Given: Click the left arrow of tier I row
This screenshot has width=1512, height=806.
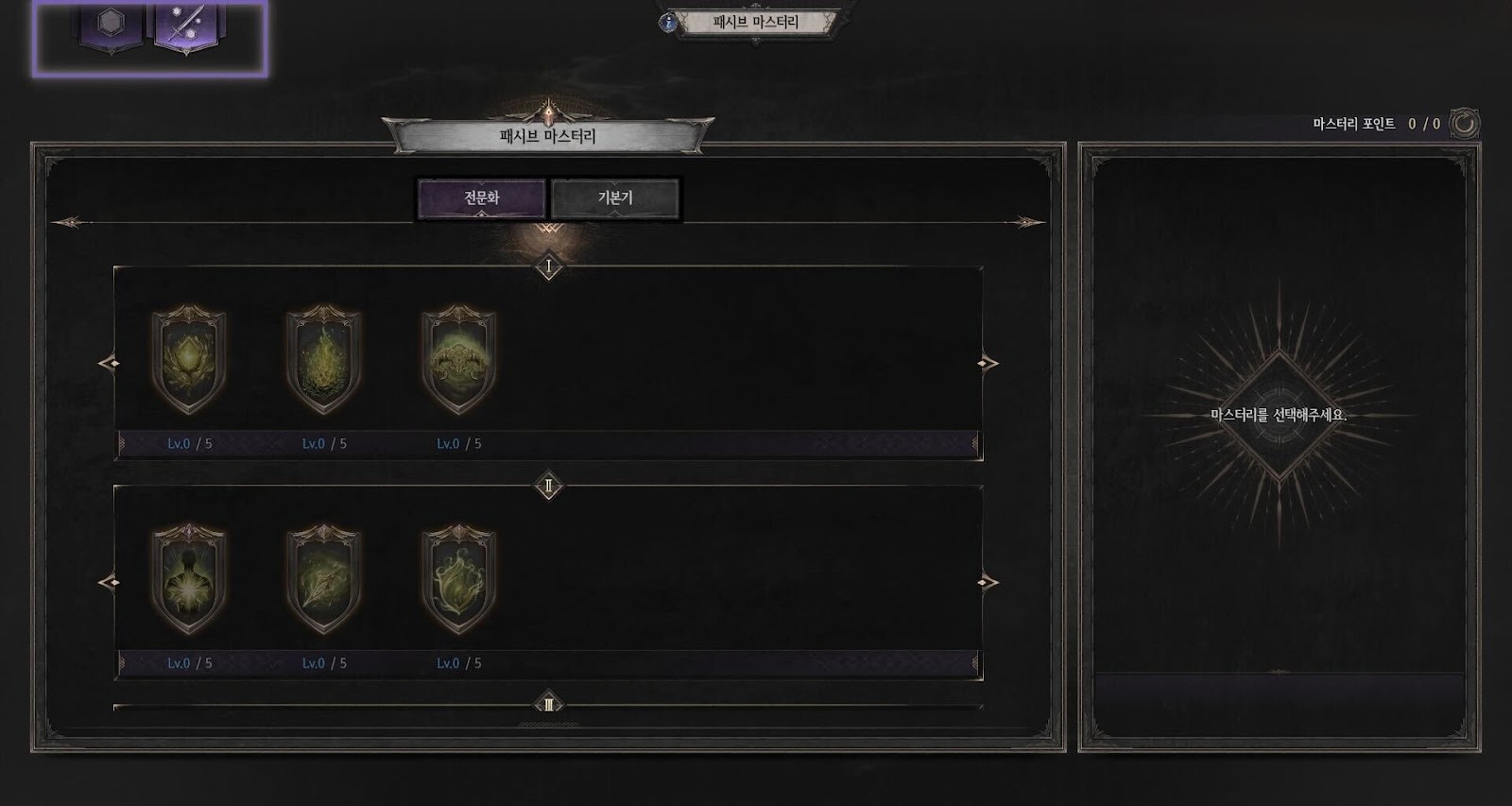Looking at the screenshot, I should pyautogui.click(x=109, y=363).
